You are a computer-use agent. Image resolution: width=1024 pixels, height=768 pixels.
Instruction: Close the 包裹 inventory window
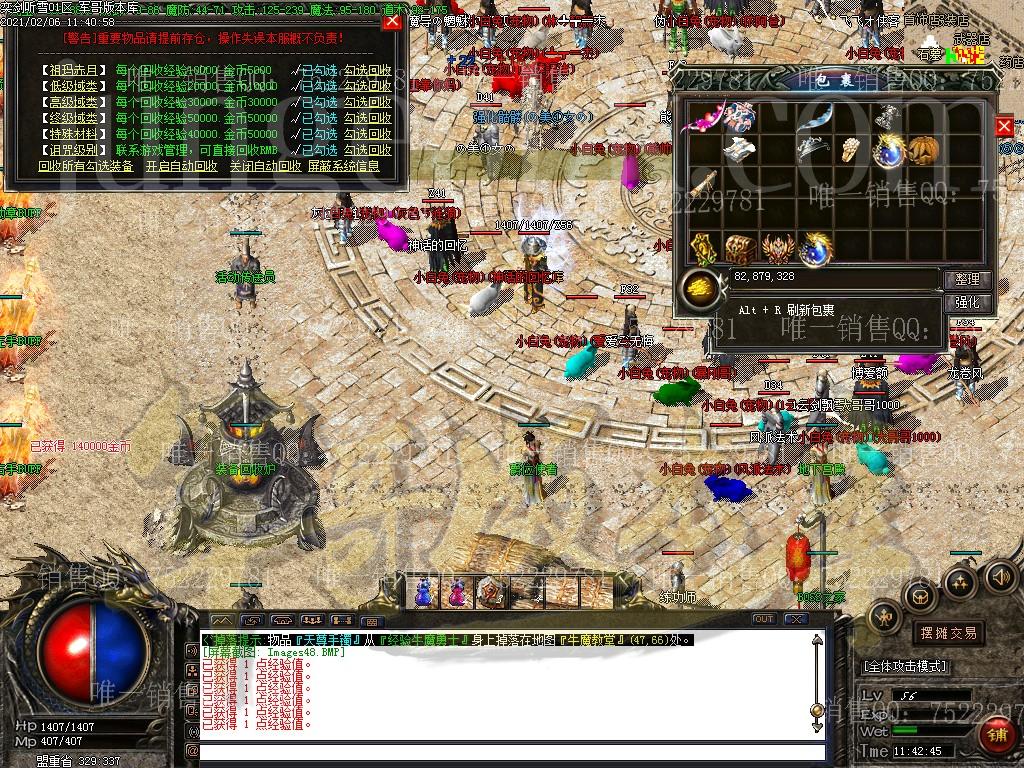point(1004,126)
